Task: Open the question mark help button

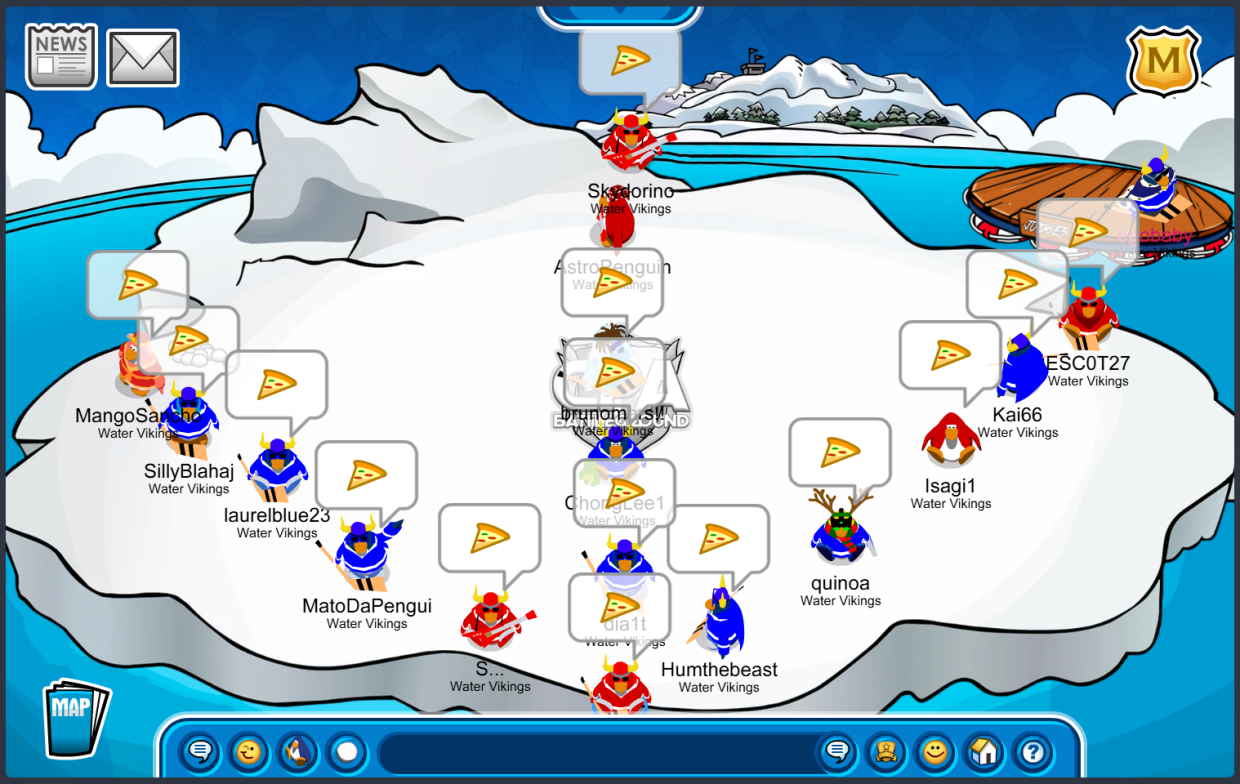Action: (1033, 751)
